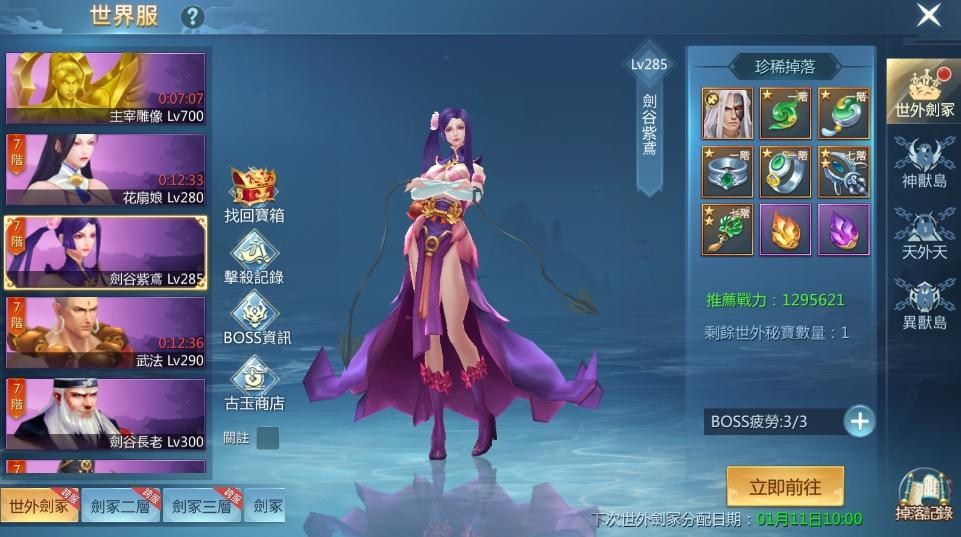
Task: Open 古玉商店 jade shop
Action: coord(254,384)
